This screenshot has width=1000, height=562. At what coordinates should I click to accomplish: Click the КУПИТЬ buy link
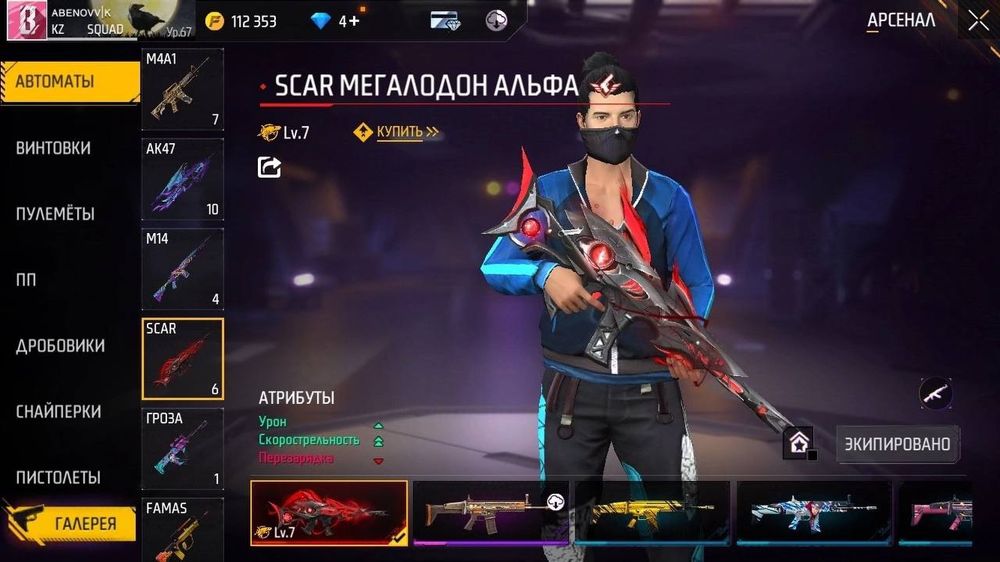[x=400, y=132]
